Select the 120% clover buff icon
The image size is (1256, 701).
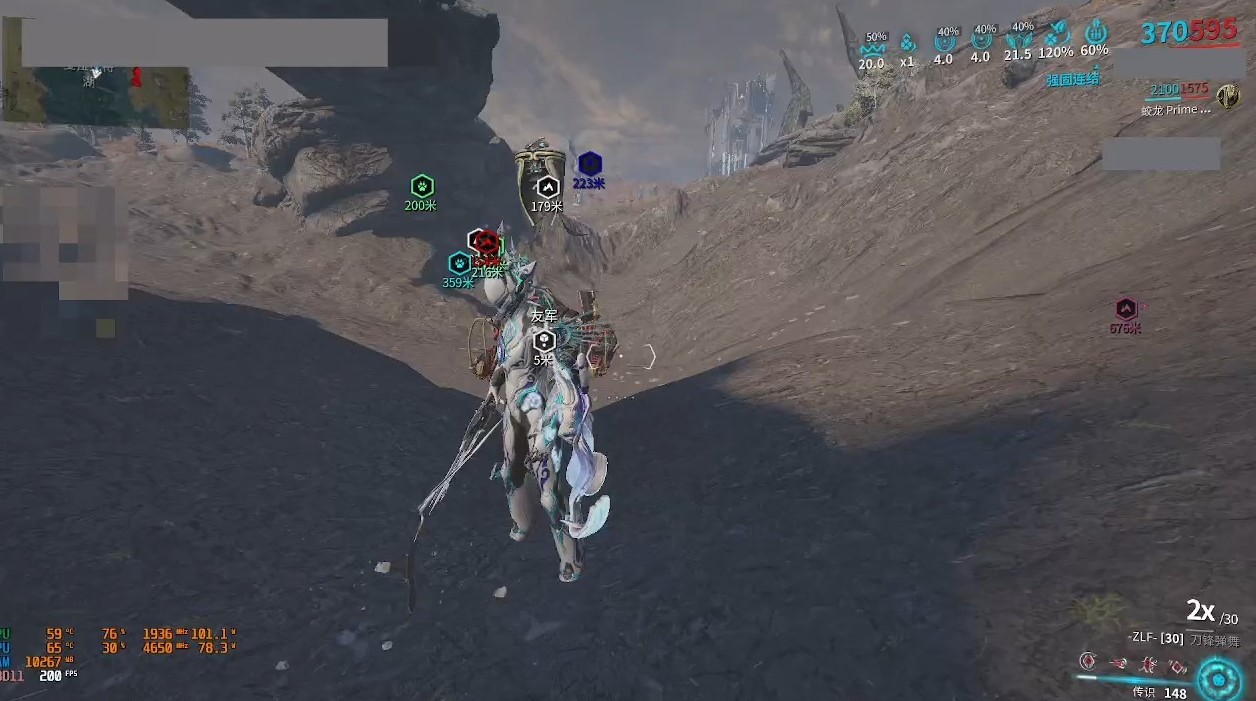point(1056,35)
